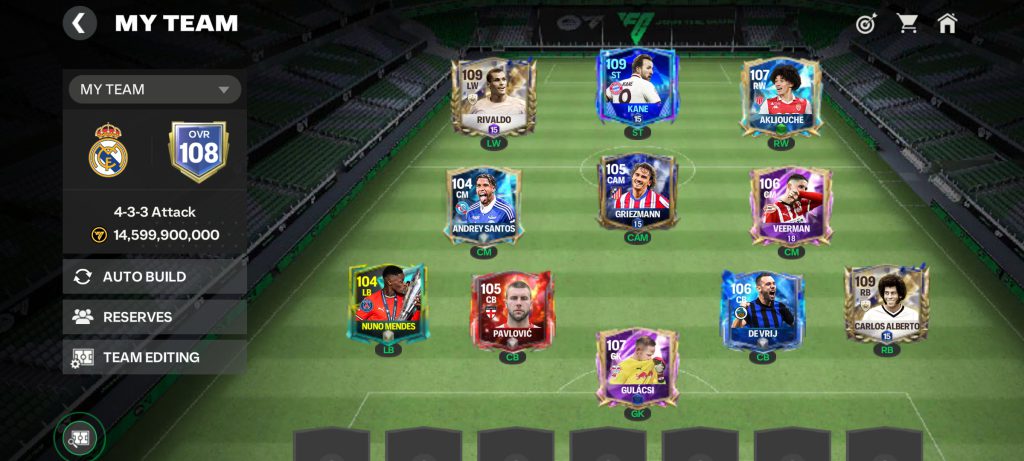
Task: Open the MY TEAM dropdown
Action: (x=155, y=89)
